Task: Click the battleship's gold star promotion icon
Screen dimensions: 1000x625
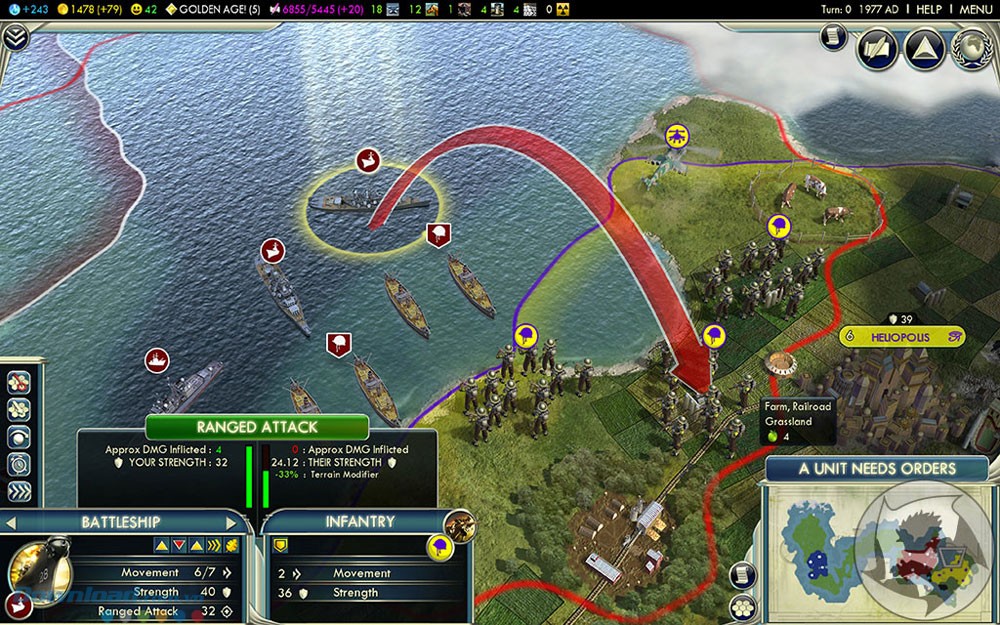Action: [232, 545]
